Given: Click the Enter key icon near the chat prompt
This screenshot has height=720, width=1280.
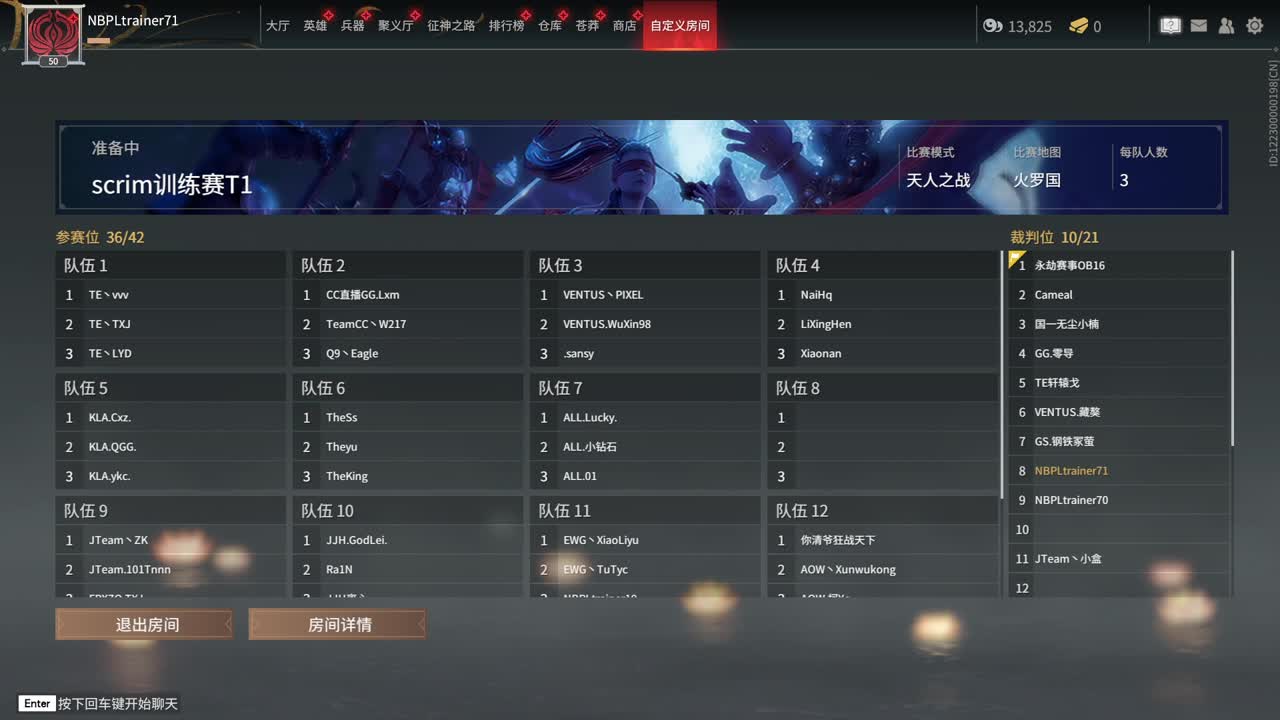Looking at the screenshot, I should [36, 703].
